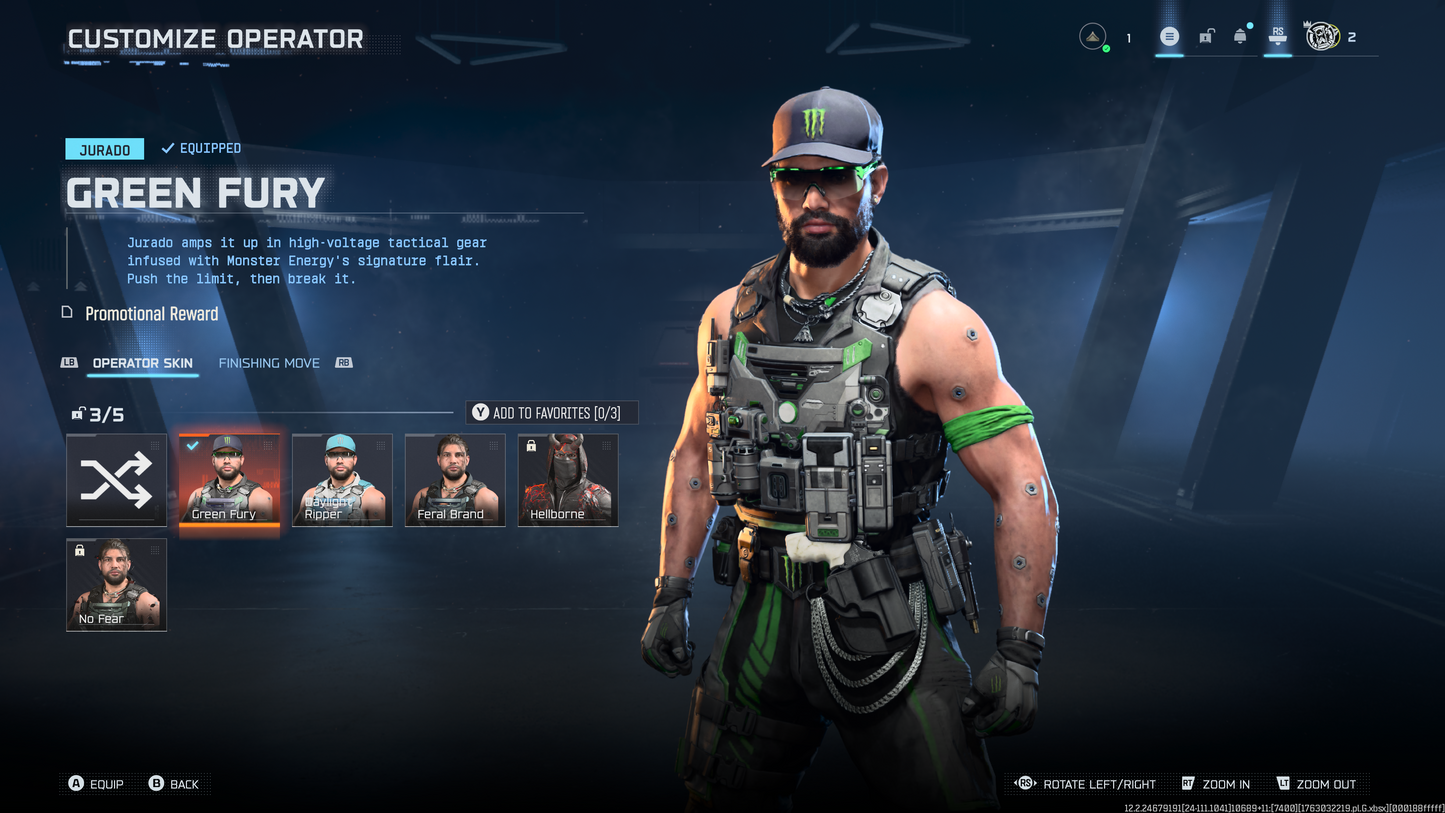1445x813 pixels.
Task: Click the RS stick icon in the top bar
Action: pos(1278,36)
